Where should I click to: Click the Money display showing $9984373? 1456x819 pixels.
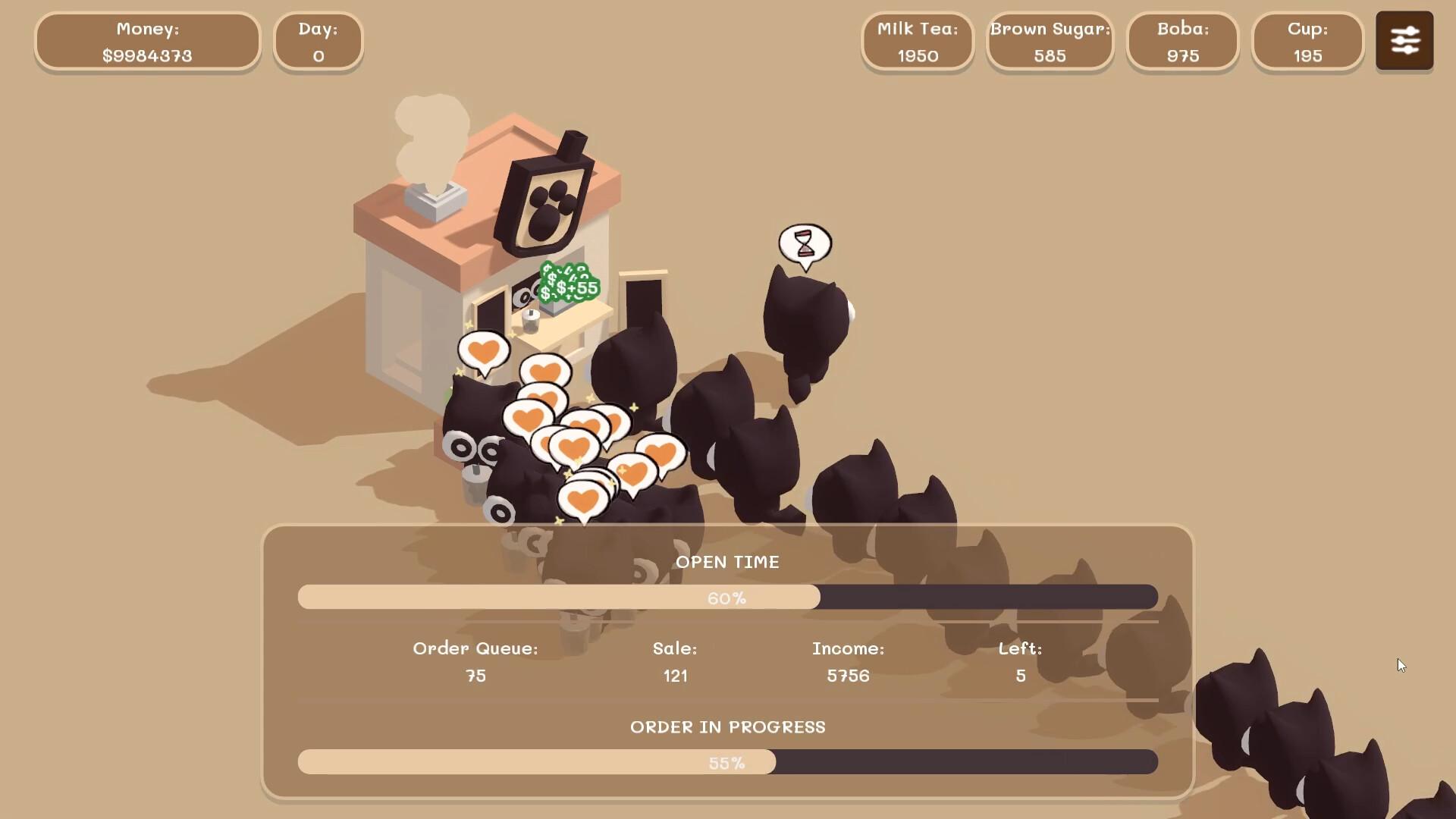click(x=148, y=42)
